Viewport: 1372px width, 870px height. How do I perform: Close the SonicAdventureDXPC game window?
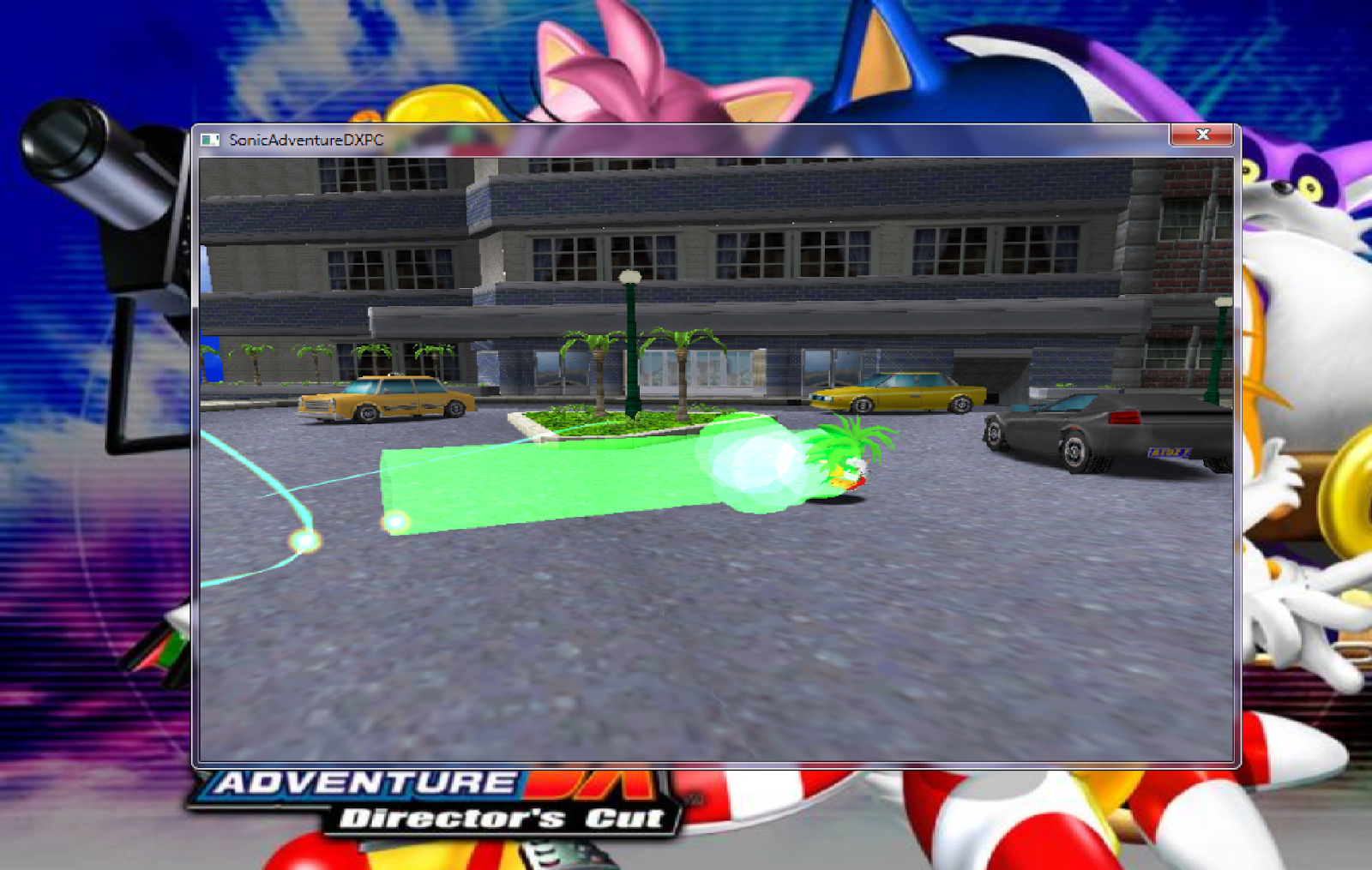1204,135
